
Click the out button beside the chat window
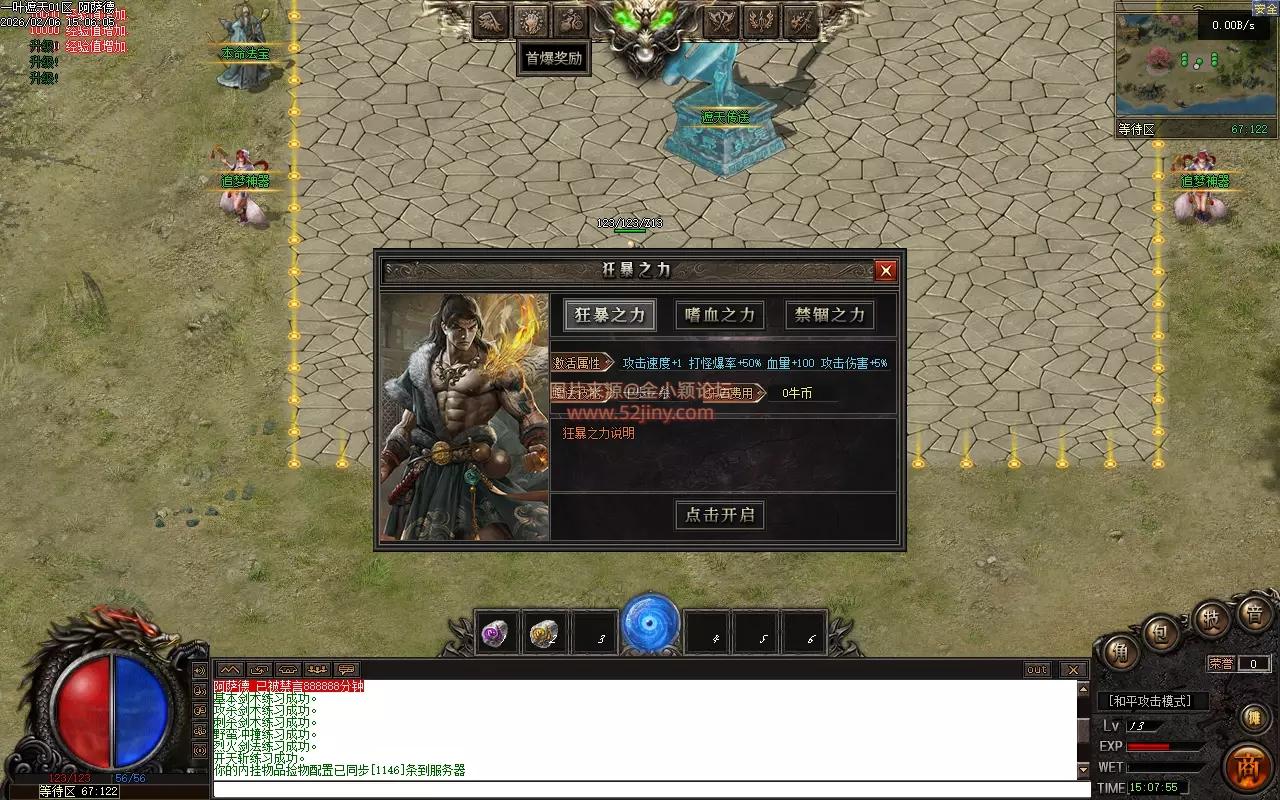(1037, 670)
